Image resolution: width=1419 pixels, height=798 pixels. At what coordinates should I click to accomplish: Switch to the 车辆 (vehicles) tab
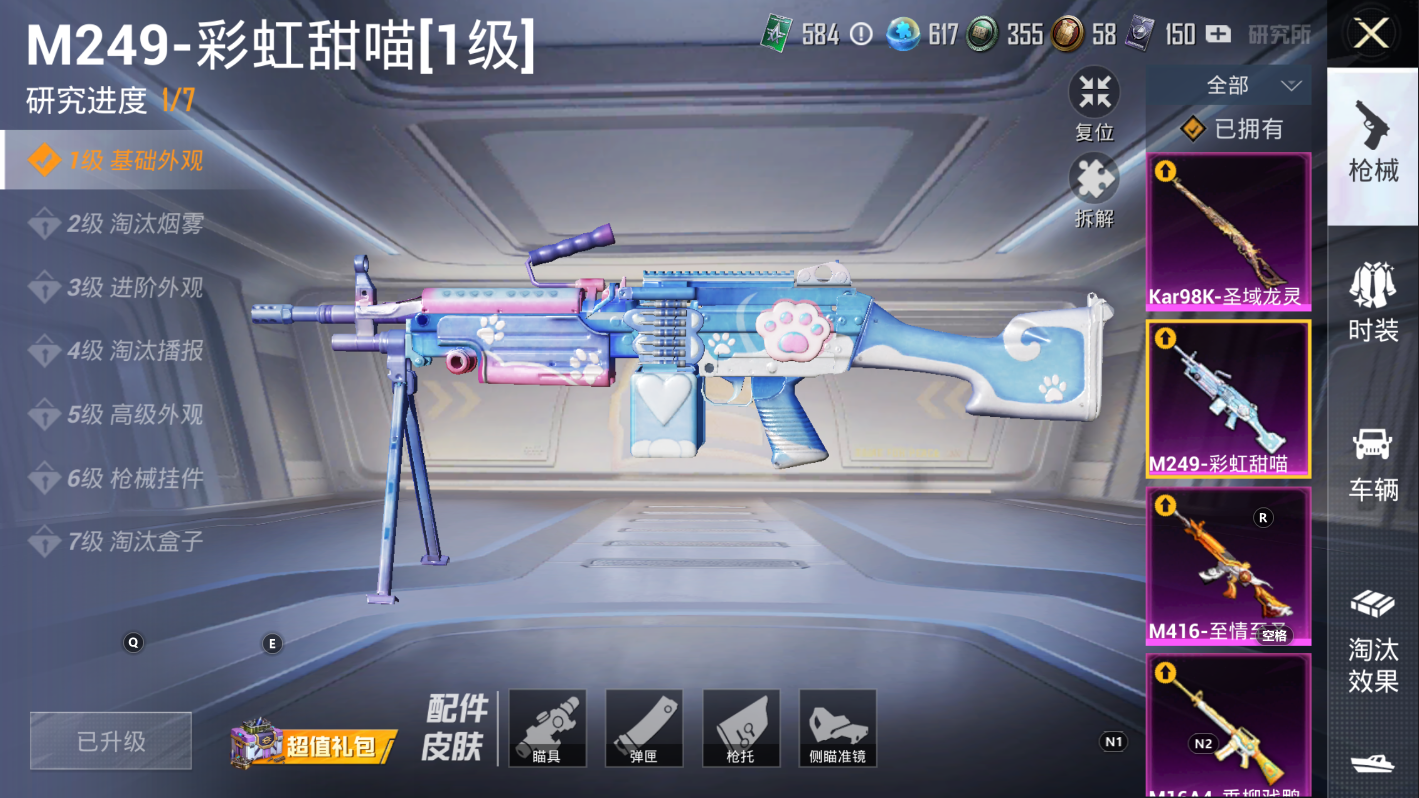click(x=1373, y=462)
